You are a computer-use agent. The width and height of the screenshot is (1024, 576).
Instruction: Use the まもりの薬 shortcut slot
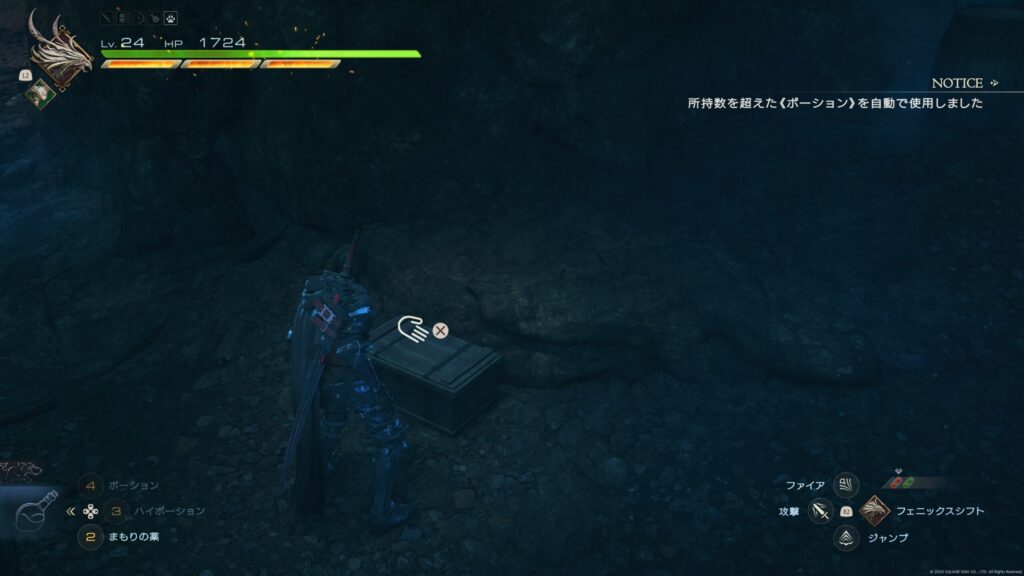[91, 536]
